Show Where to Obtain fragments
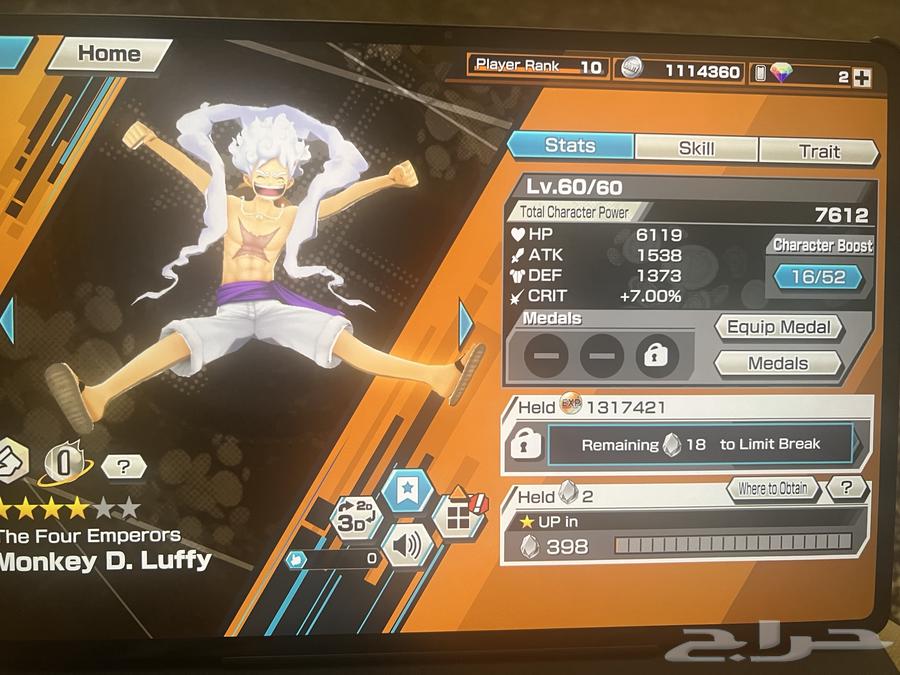900x675 pixels. [x=773, y=488]
